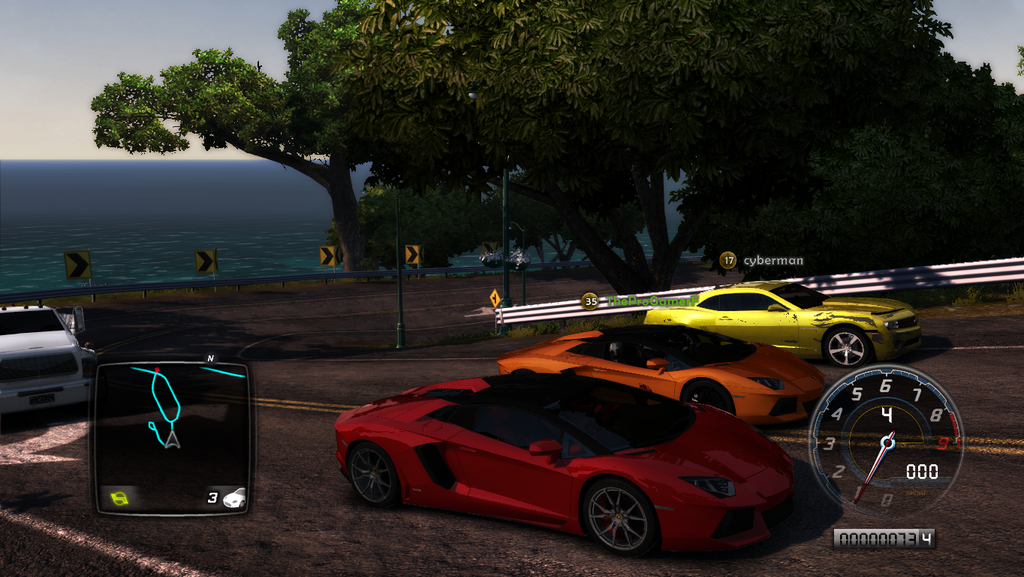The image size is (1024, 577).
Task: Select the yellow icon in the minimap corner
Action: coord(119,497)
